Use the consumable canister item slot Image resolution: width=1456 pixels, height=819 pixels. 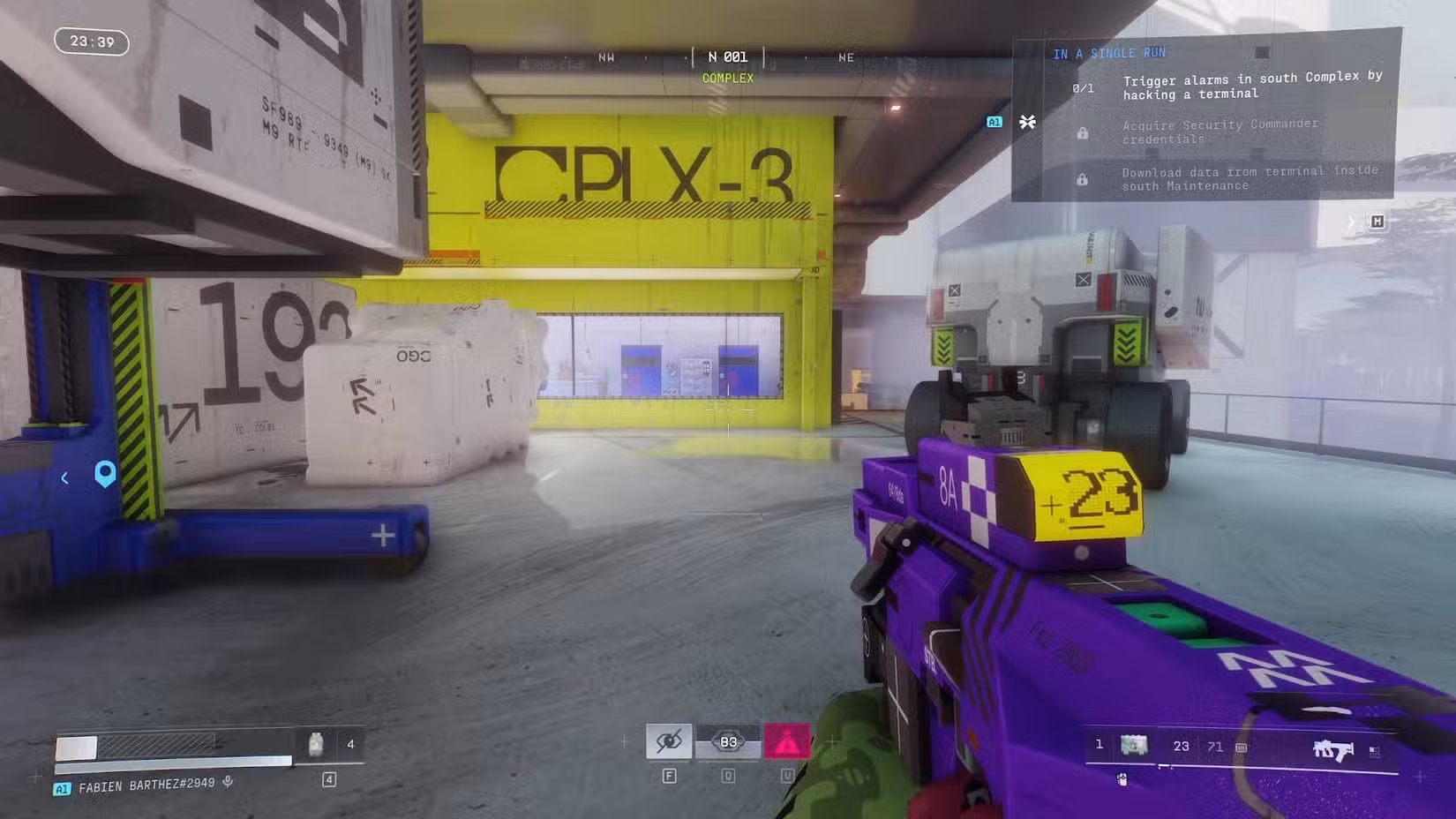[x=316, y=745]
